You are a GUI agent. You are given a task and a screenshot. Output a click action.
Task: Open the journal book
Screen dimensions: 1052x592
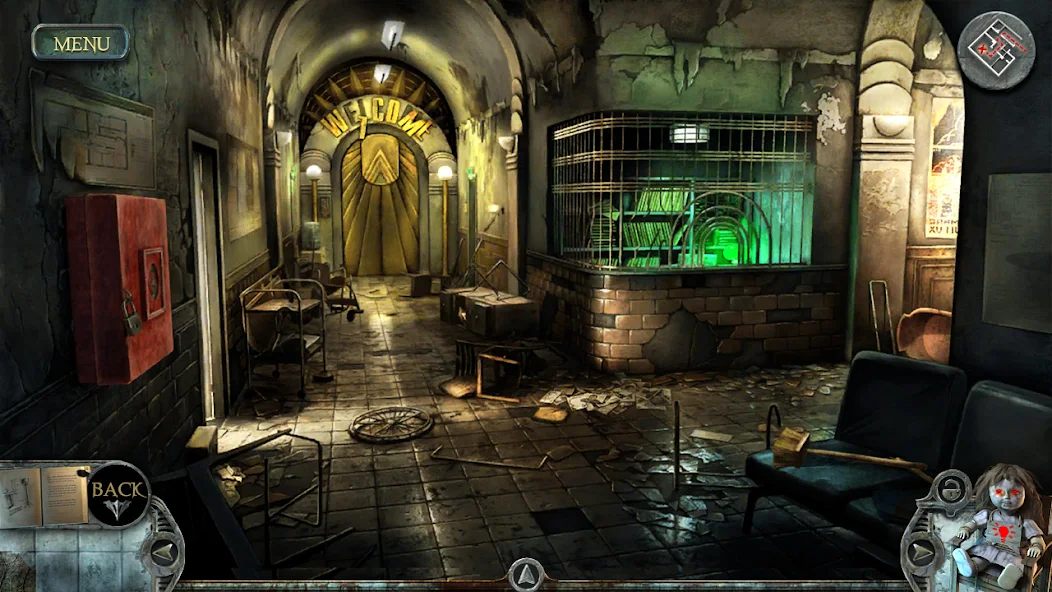(x=45, y=494)
